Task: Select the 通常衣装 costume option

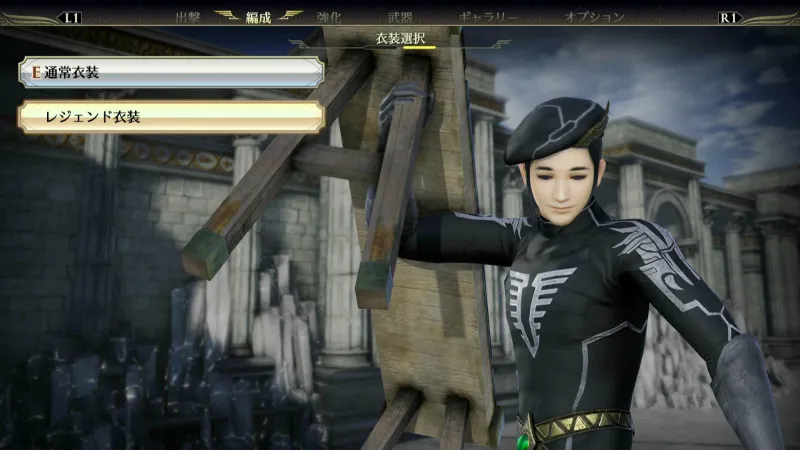Action: [170, 72]
